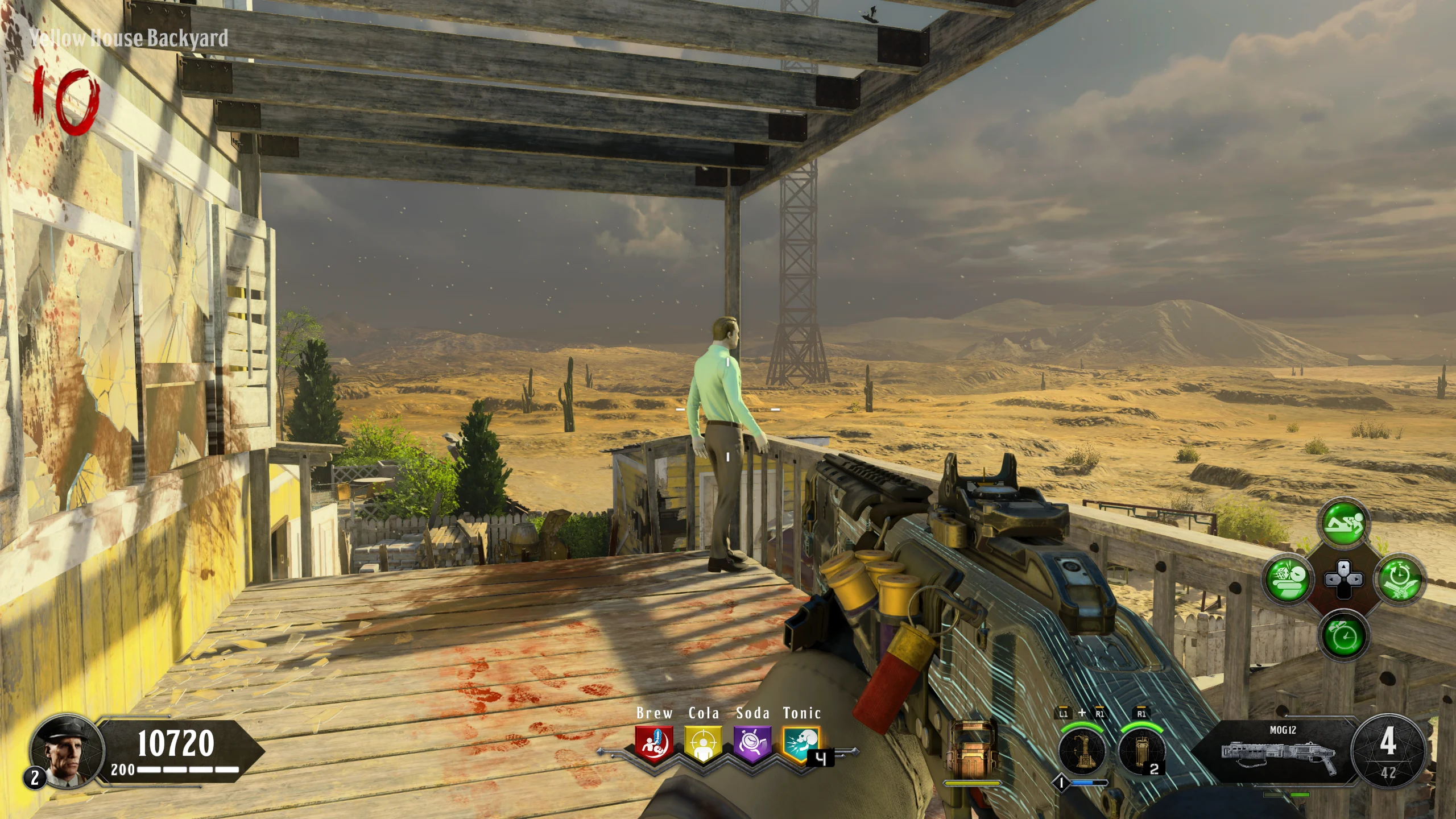The height and width of the screenshot is (819, 1456).
Task: Use the bottom alarm clock elixir
Action: point(1343,634)
